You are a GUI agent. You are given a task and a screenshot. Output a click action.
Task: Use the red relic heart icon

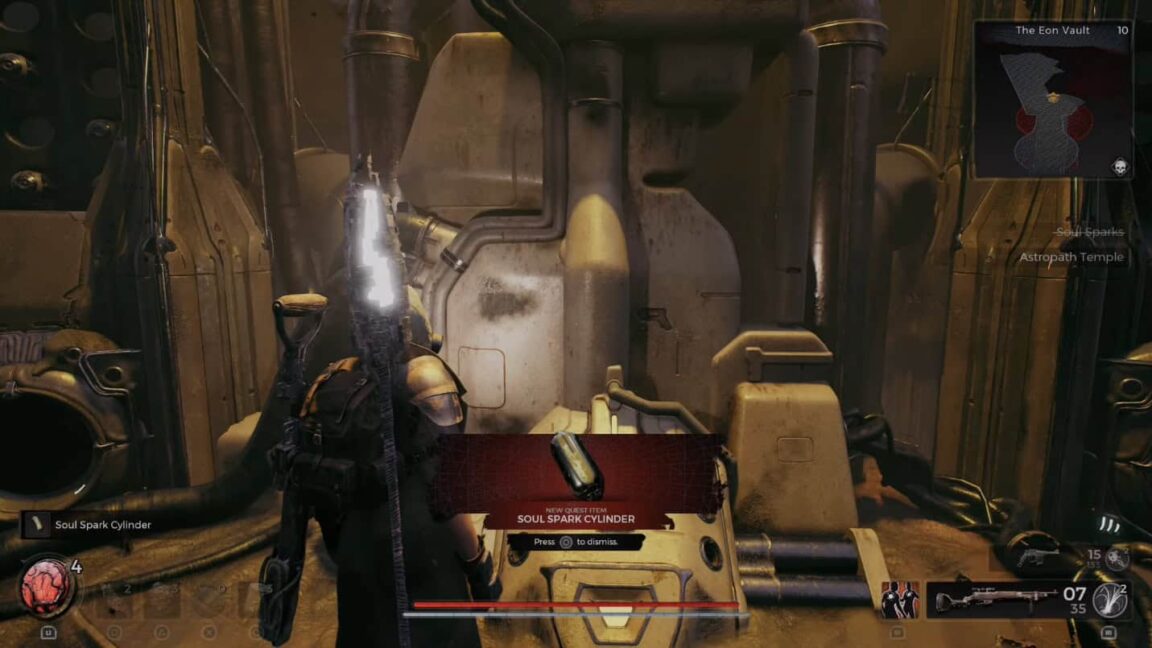(x=47, y=587)
